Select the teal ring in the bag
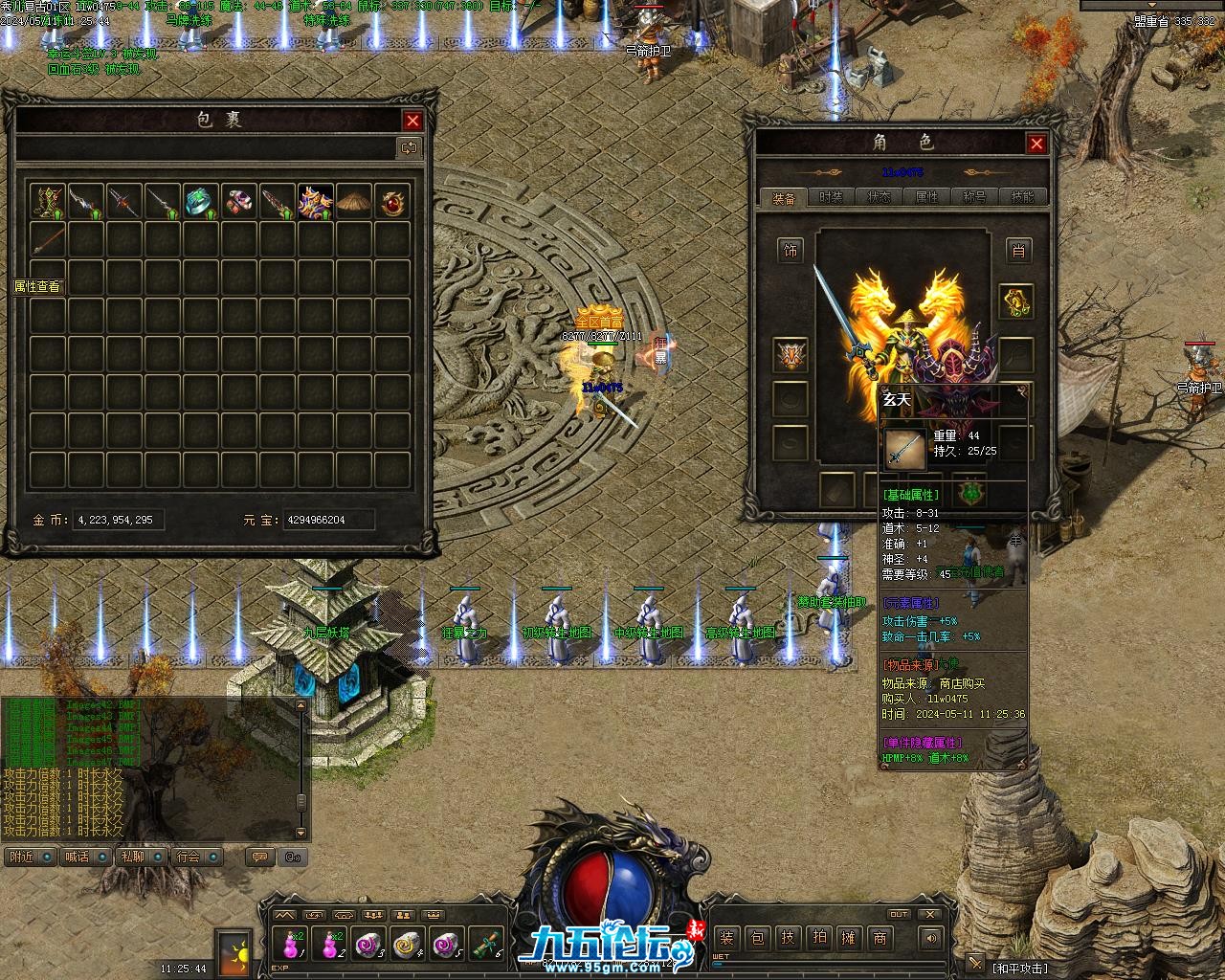Screen dimensions: 1225x980 [x=200, y=202]
